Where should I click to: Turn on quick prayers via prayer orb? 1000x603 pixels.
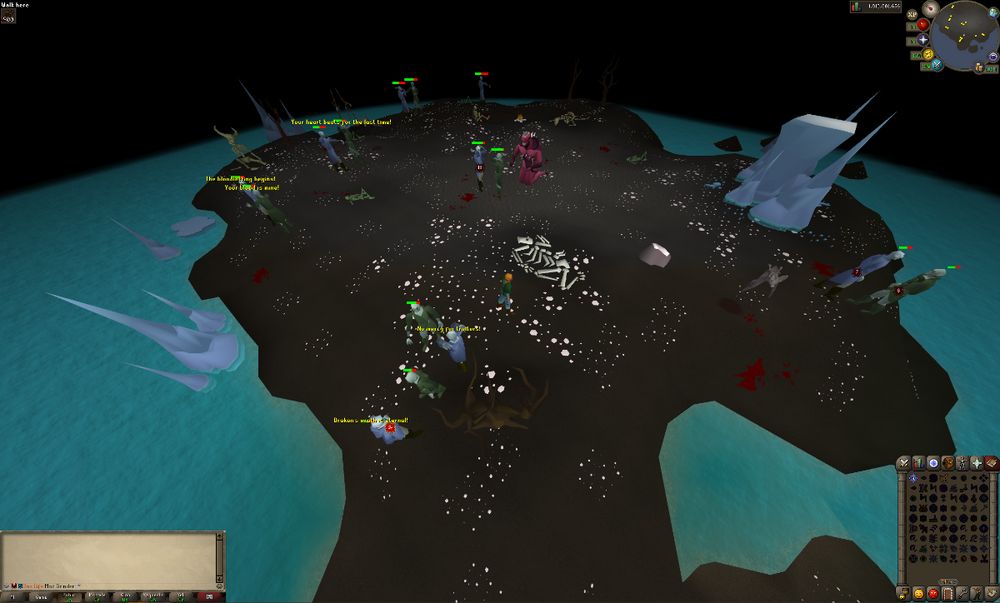(921, 39)
